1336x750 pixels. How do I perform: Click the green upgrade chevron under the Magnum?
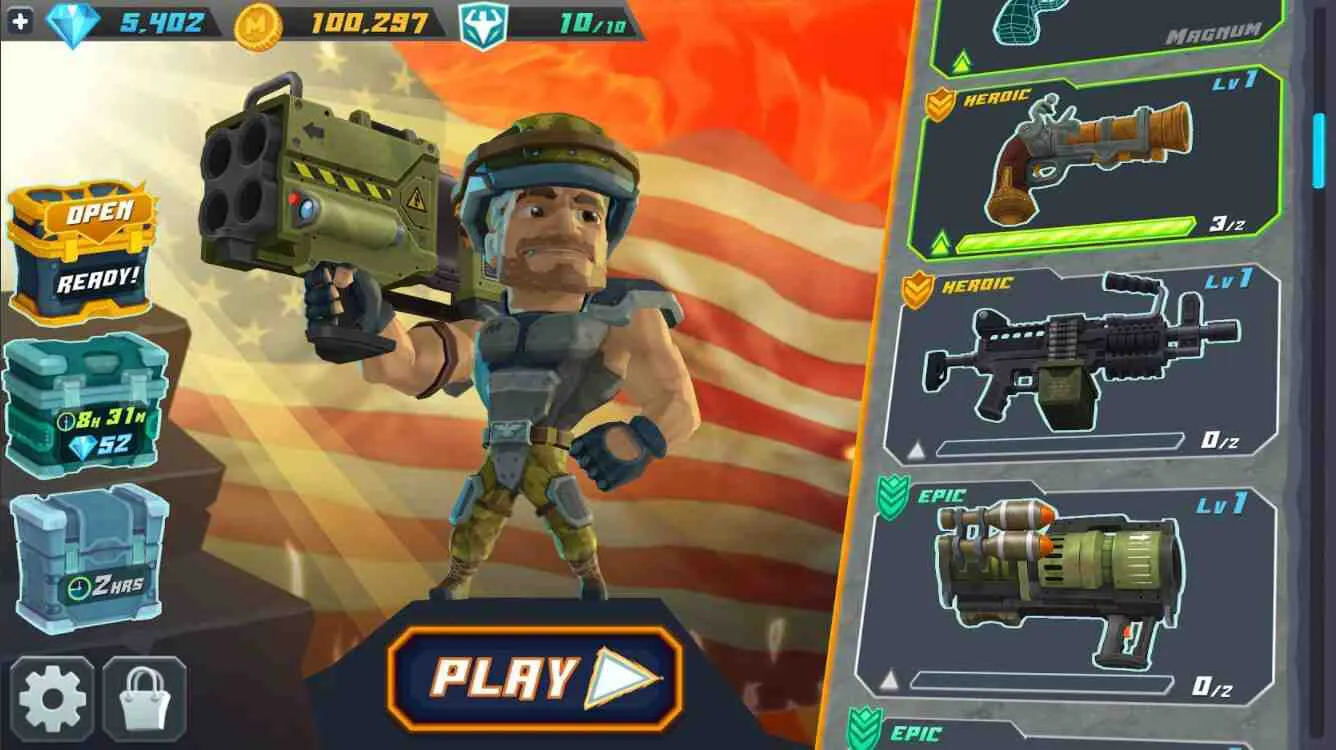962,62
